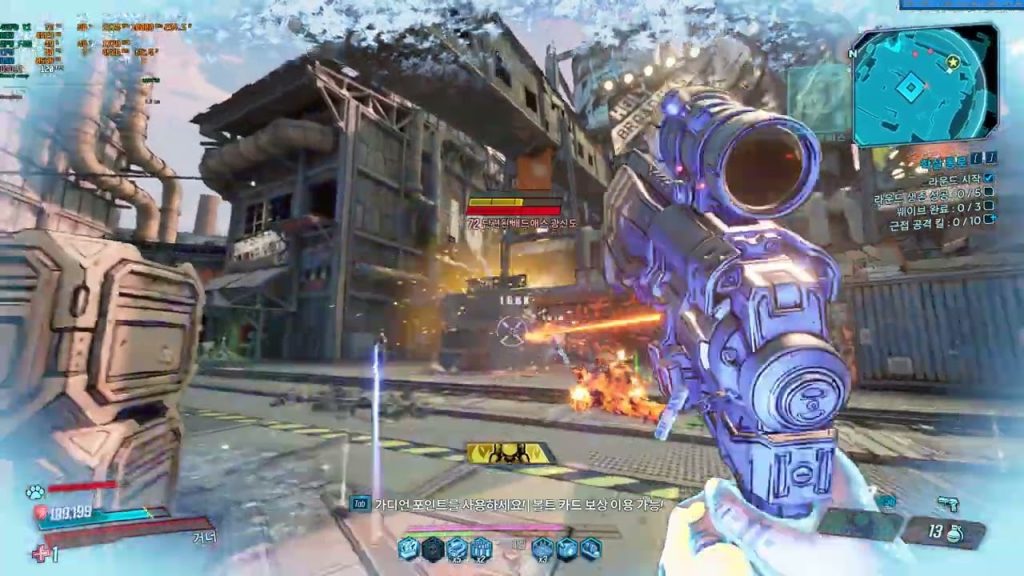Click the dark greyed-out hexagon buff icon
The width and height of the screenshot is (1024, 576).
(432, 547)
